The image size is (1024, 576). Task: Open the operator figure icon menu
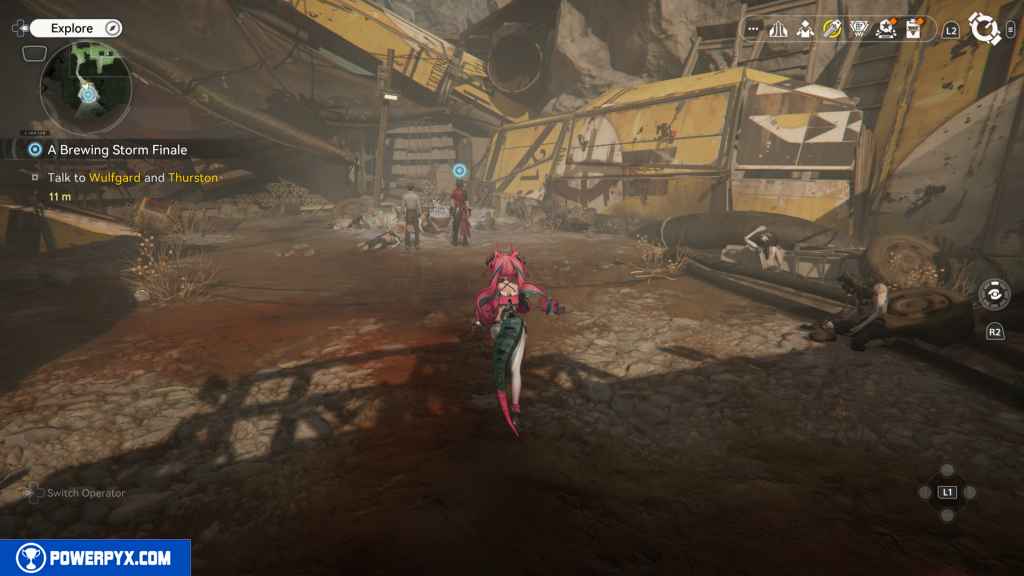pyautogui.click(x=805, y=29)
